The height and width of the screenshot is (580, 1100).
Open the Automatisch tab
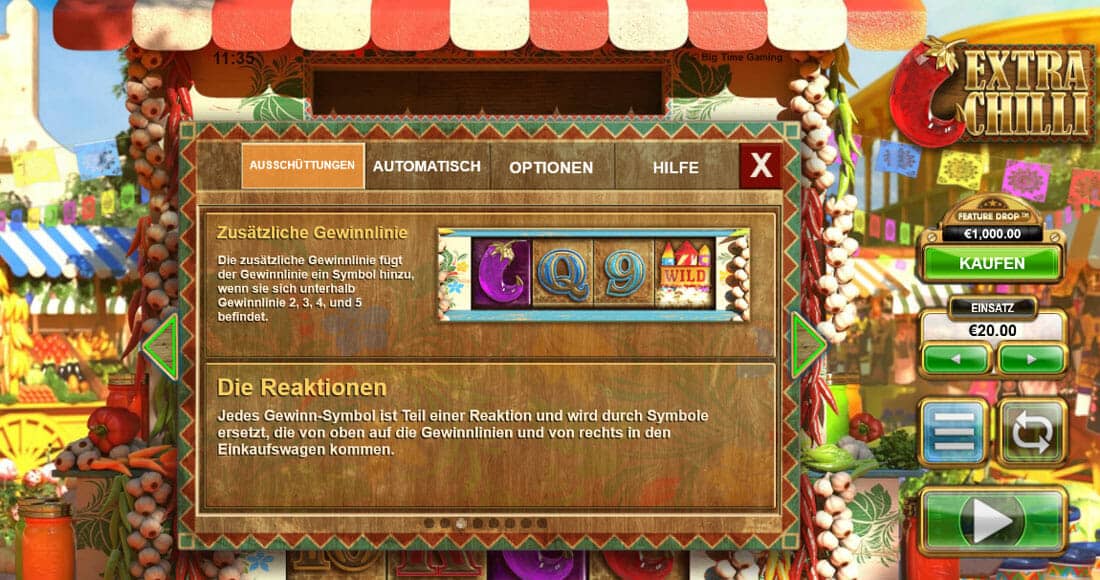427,166
